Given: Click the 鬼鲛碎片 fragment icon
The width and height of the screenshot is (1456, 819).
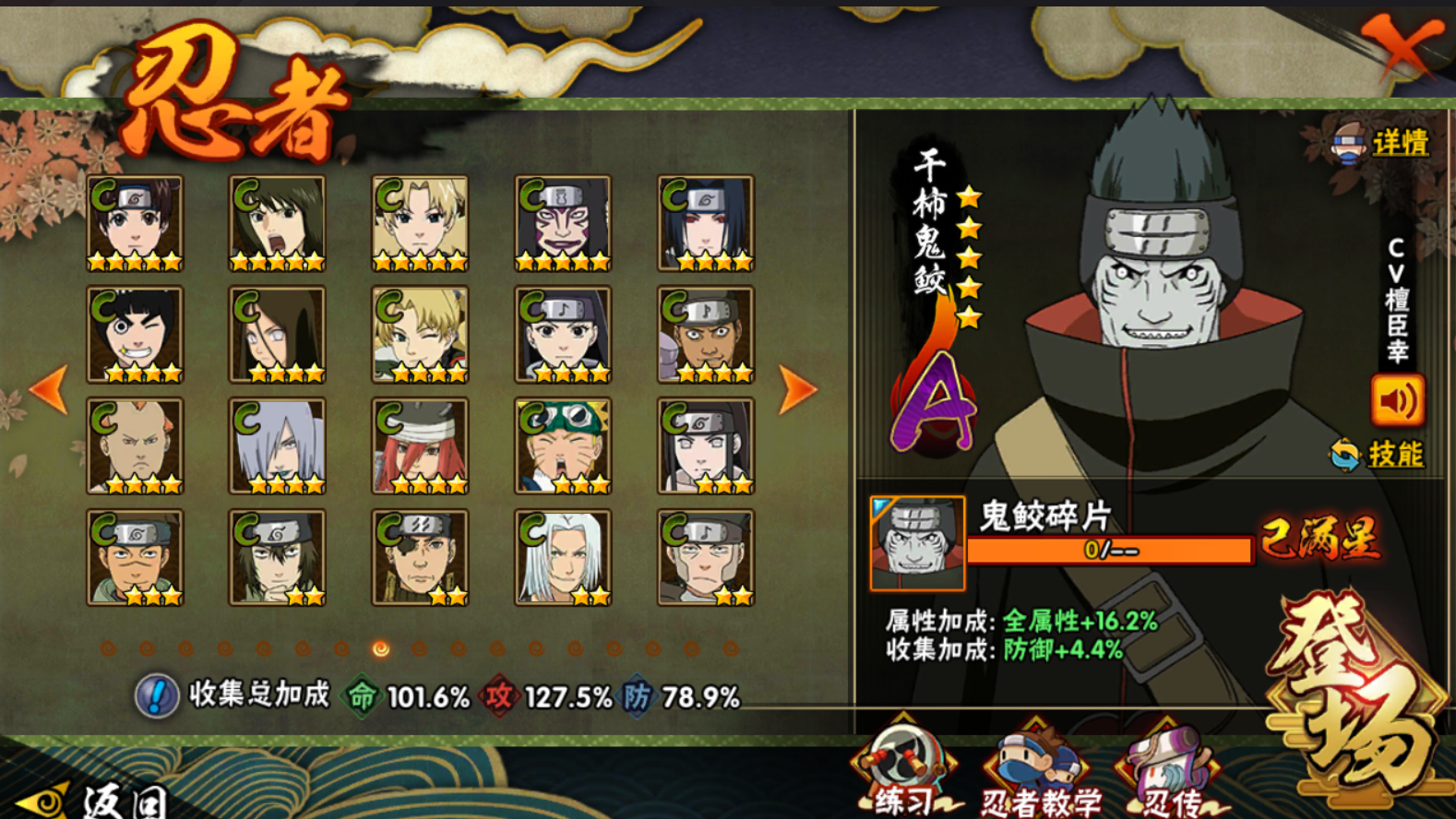Looking at the screenshot, I should pyautogui.click(x=917, y=543).
